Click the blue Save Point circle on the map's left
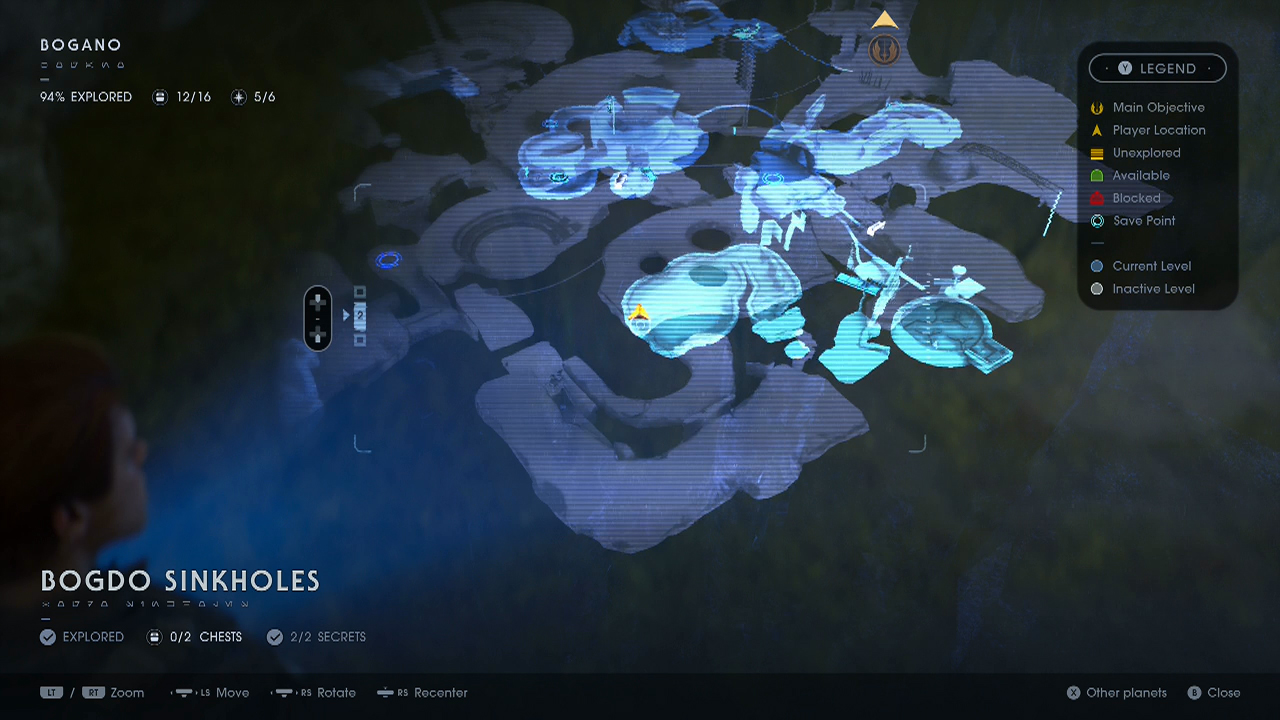 pos(388,260)
